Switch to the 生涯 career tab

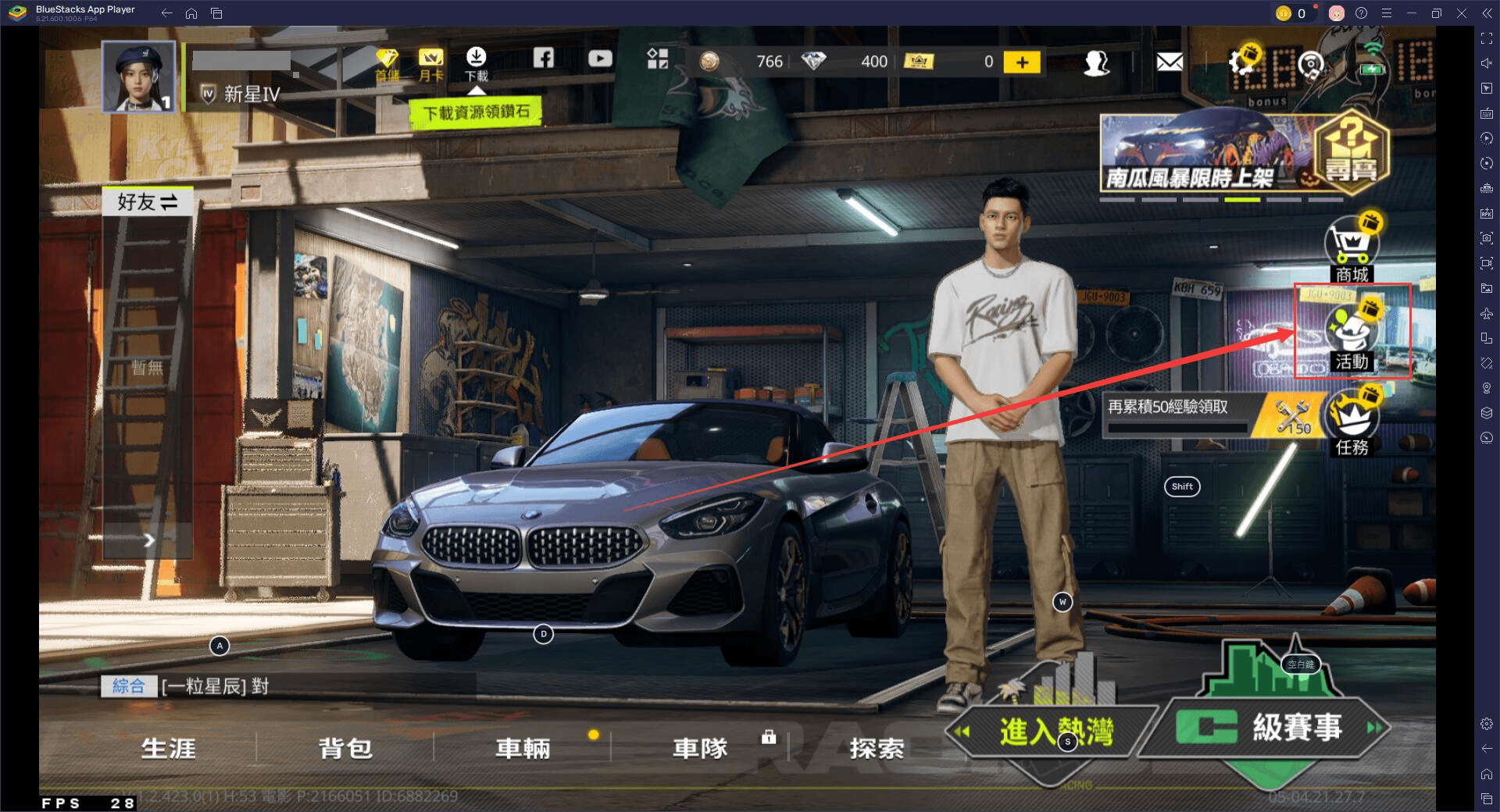(x=168, y=749)
